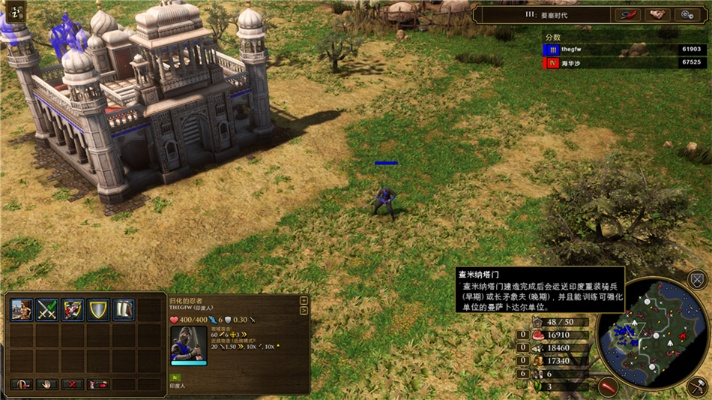Image resolution: width=712 pixels, height=400 pixels.
Task: Click the white boots command icon
Action: tap(124, 310)
